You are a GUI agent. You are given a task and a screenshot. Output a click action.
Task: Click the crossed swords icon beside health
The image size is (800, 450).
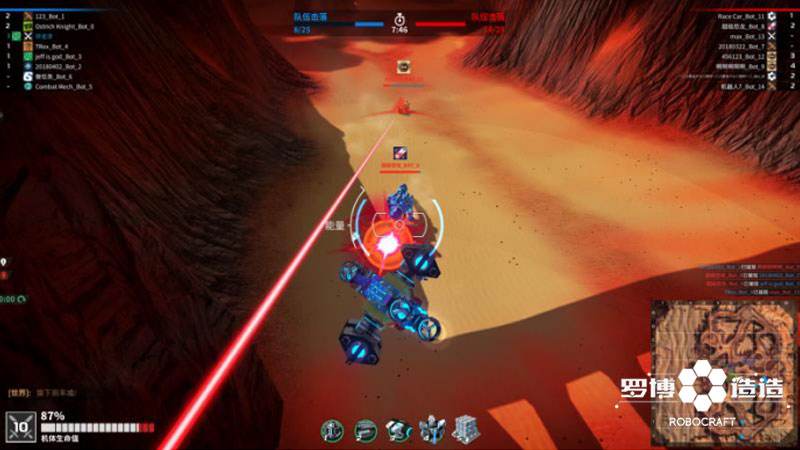20,427
